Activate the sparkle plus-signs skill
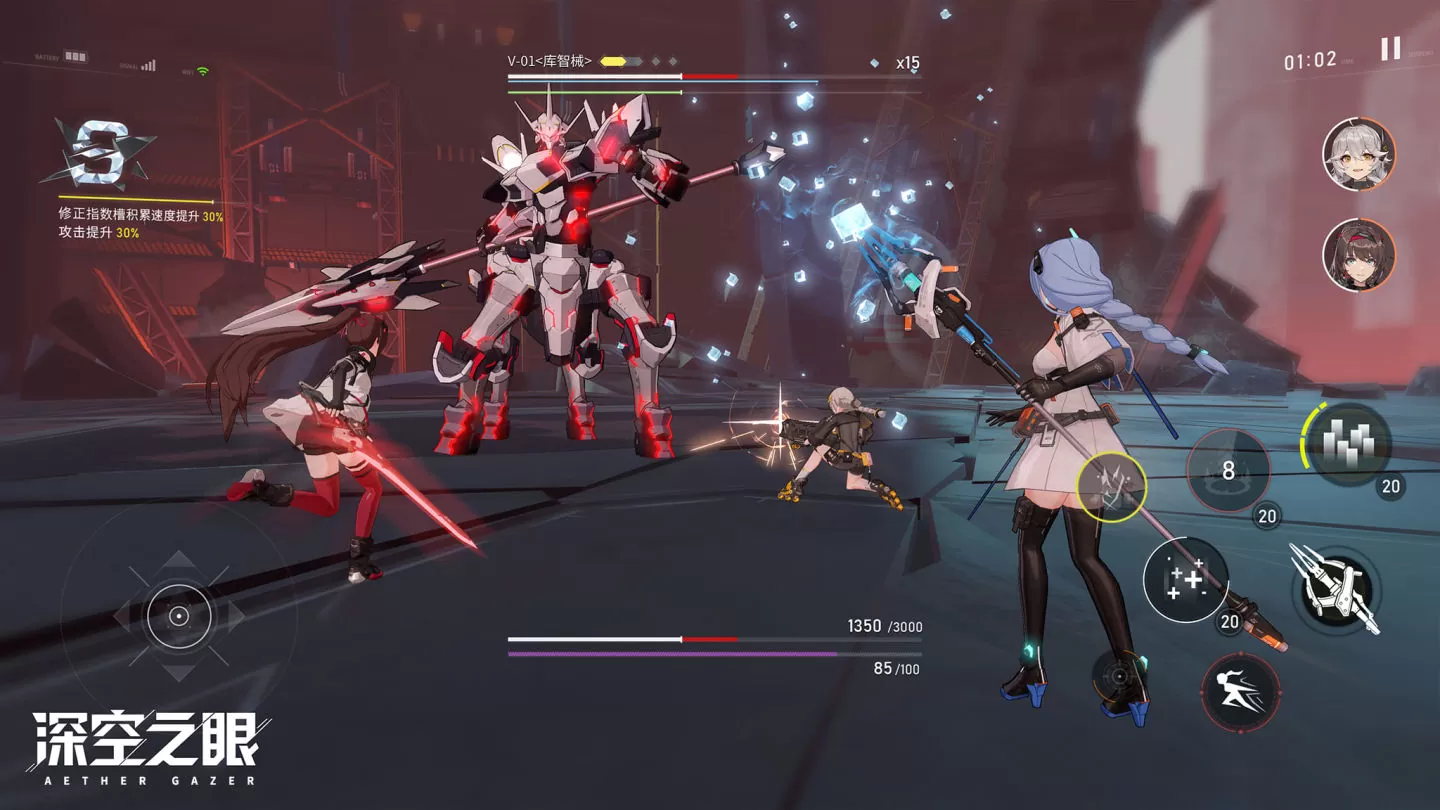 pos(1185,580)
